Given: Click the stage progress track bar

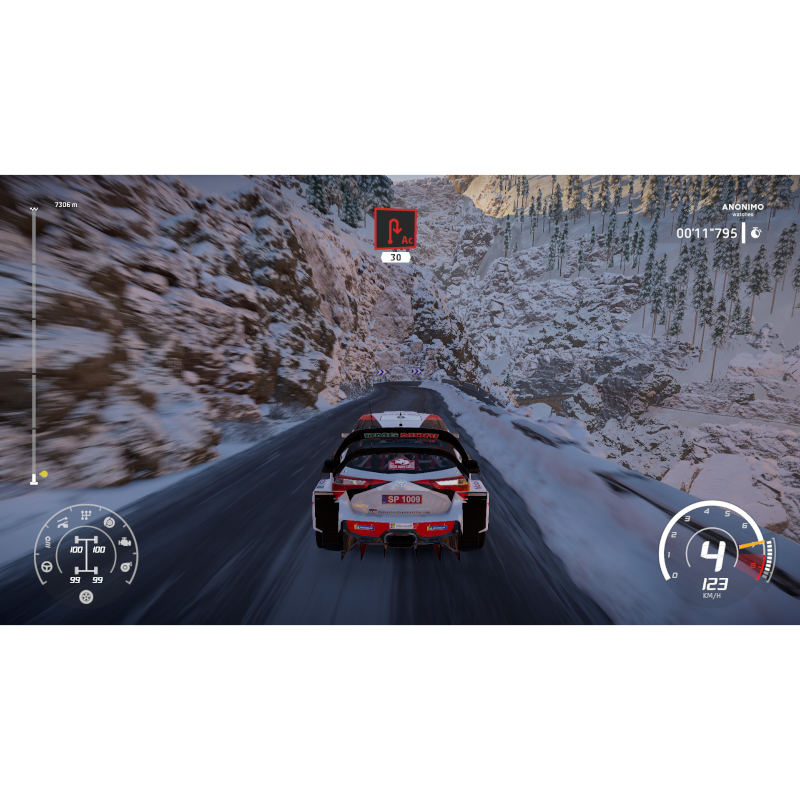Looking at the screenshot, I should (x=34, y=340).
